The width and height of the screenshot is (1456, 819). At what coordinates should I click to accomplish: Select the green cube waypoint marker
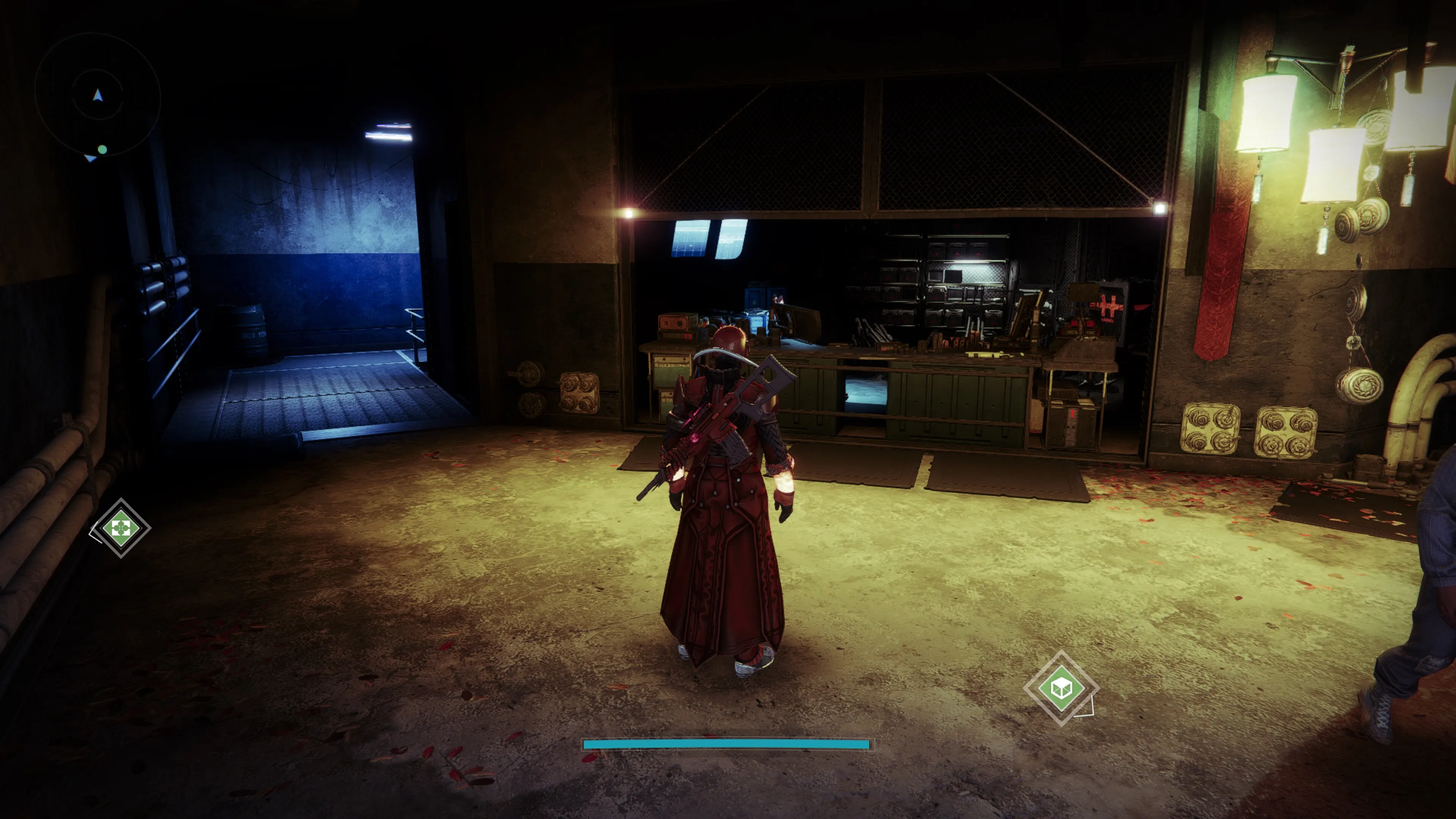click(x=1060, y=688)
